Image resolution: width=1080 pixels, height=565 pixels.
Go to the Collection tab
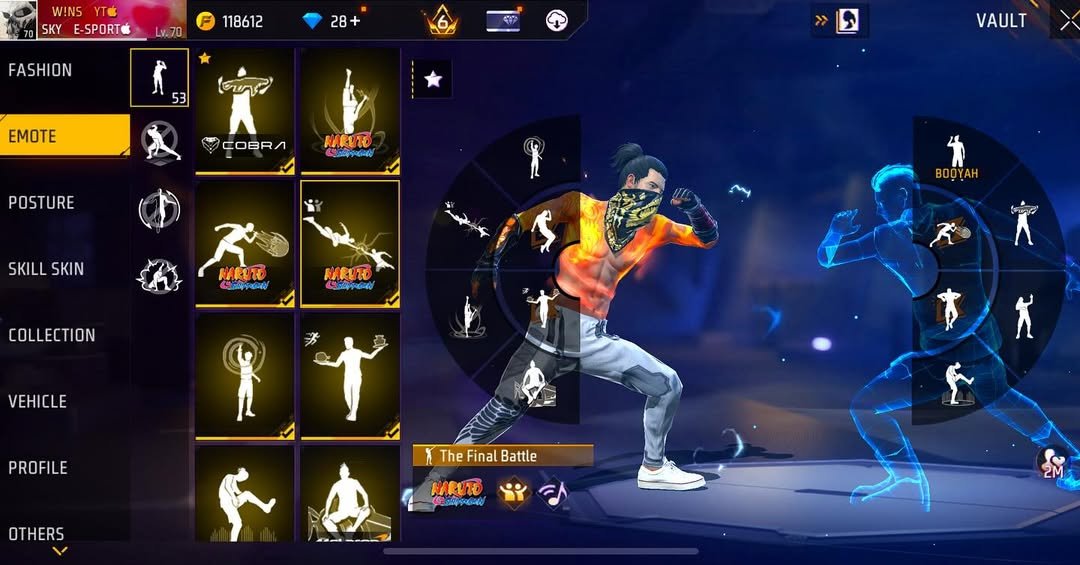(52, 336)
